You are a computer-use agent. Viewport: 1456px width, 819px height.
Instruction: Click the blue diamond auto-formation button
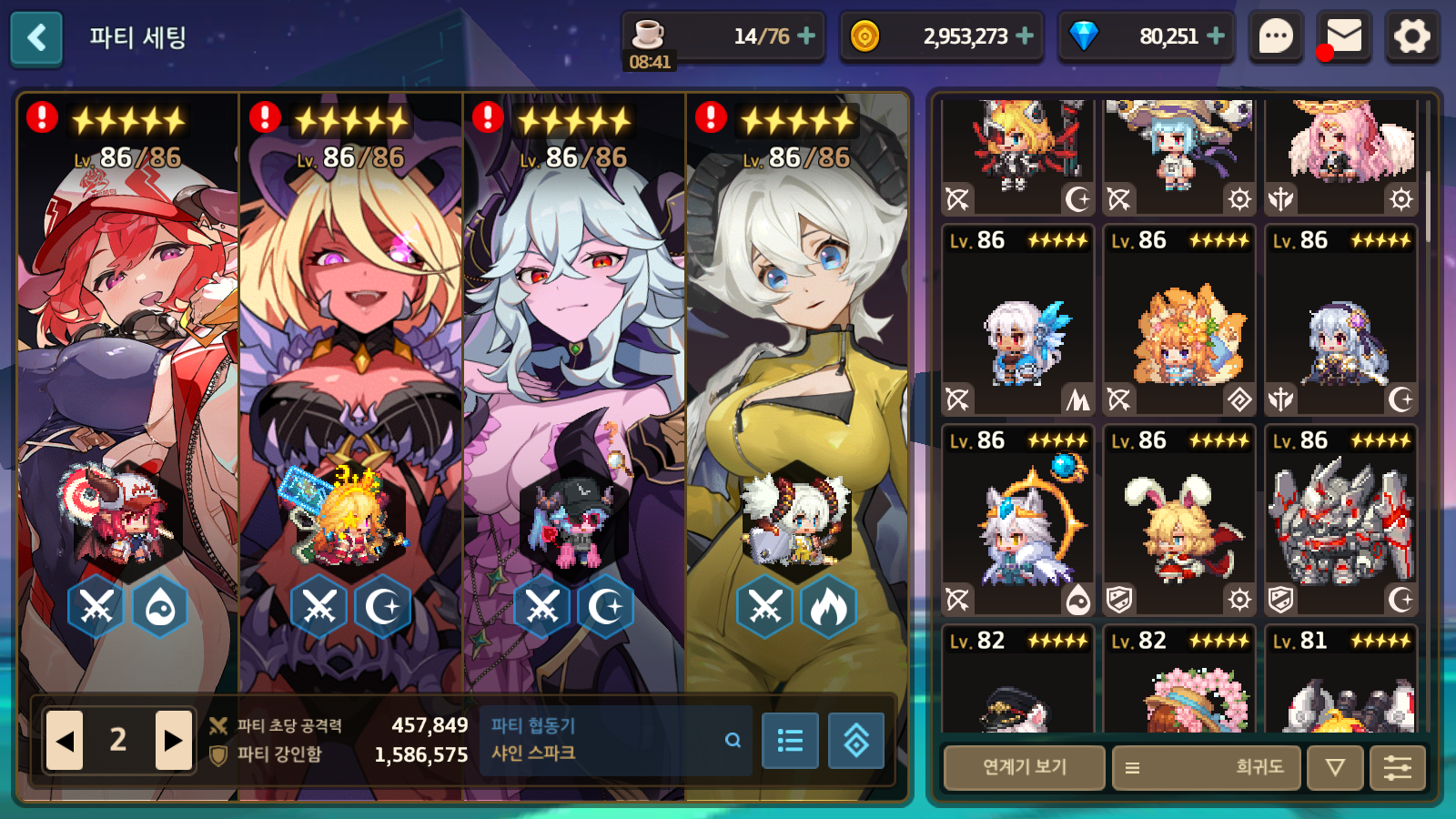coord(855,741)
